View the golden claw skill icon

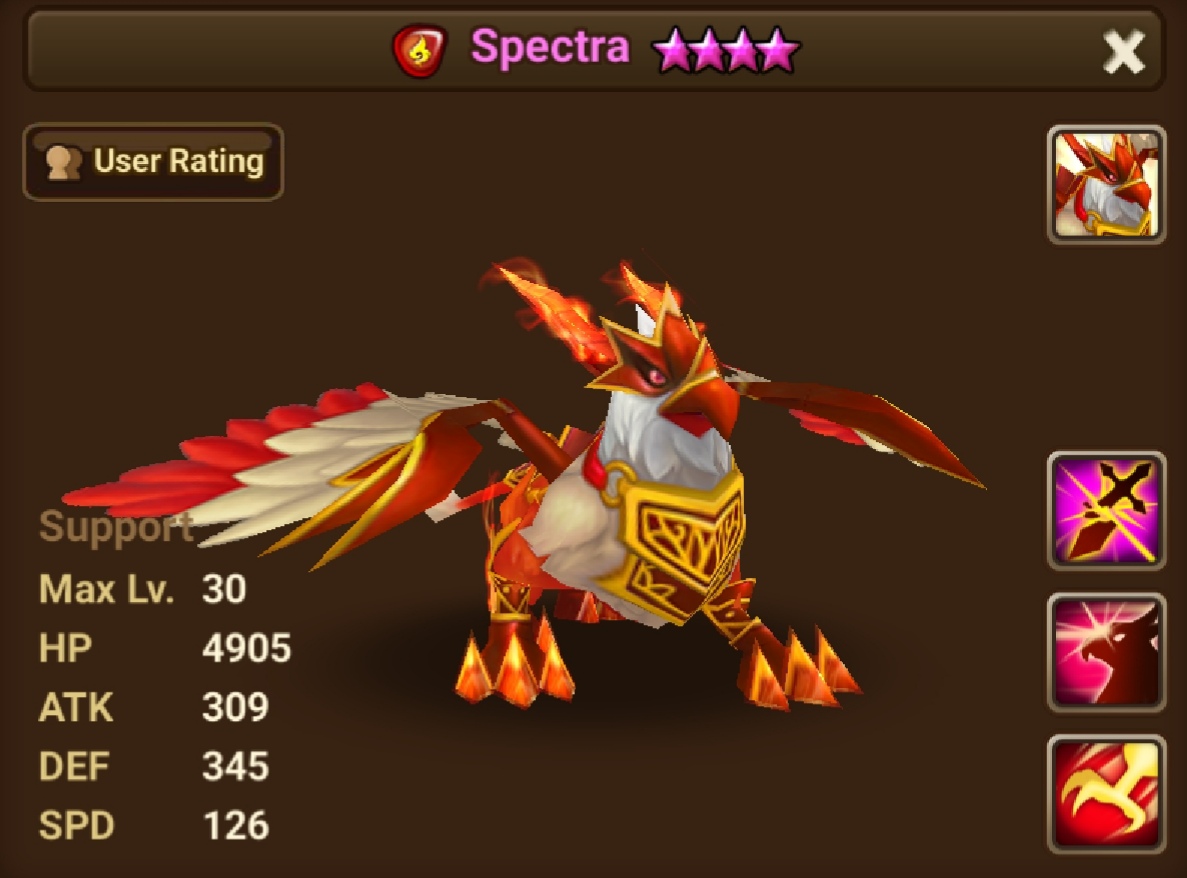point(1106,794)
